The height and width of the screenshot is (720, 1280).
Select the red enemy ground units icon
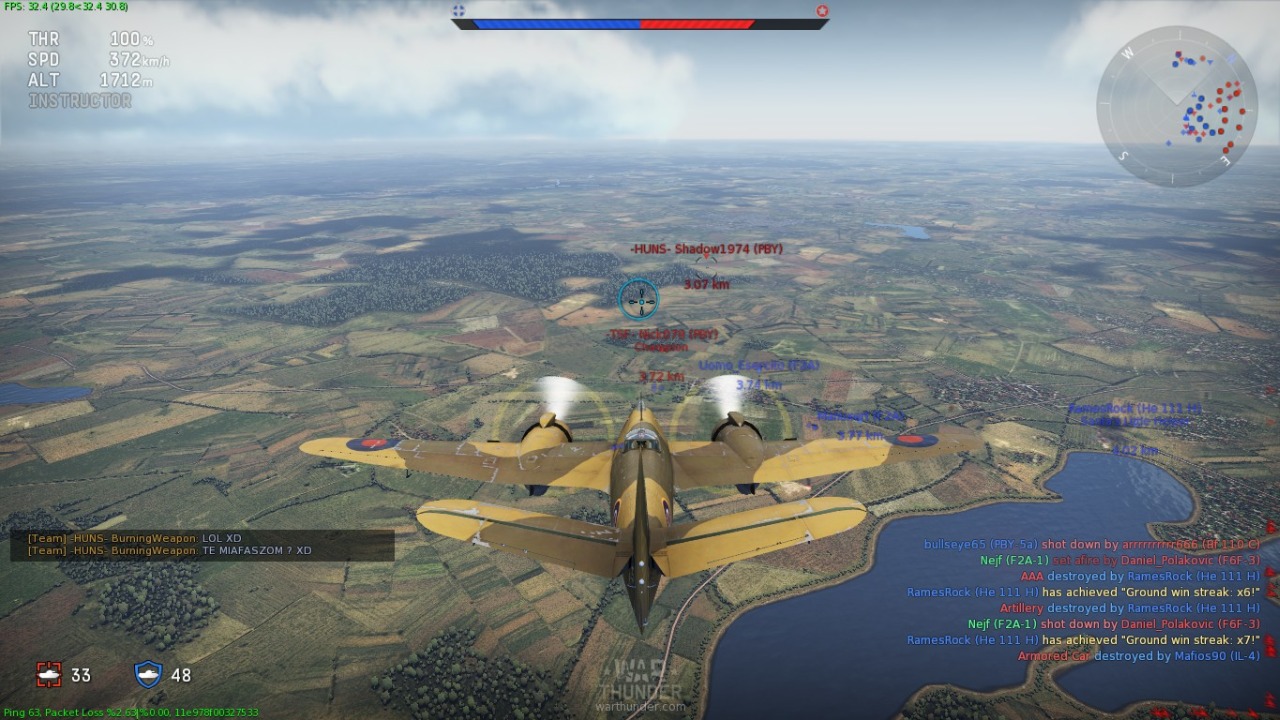pyautogui.click(x=49, y=675)
